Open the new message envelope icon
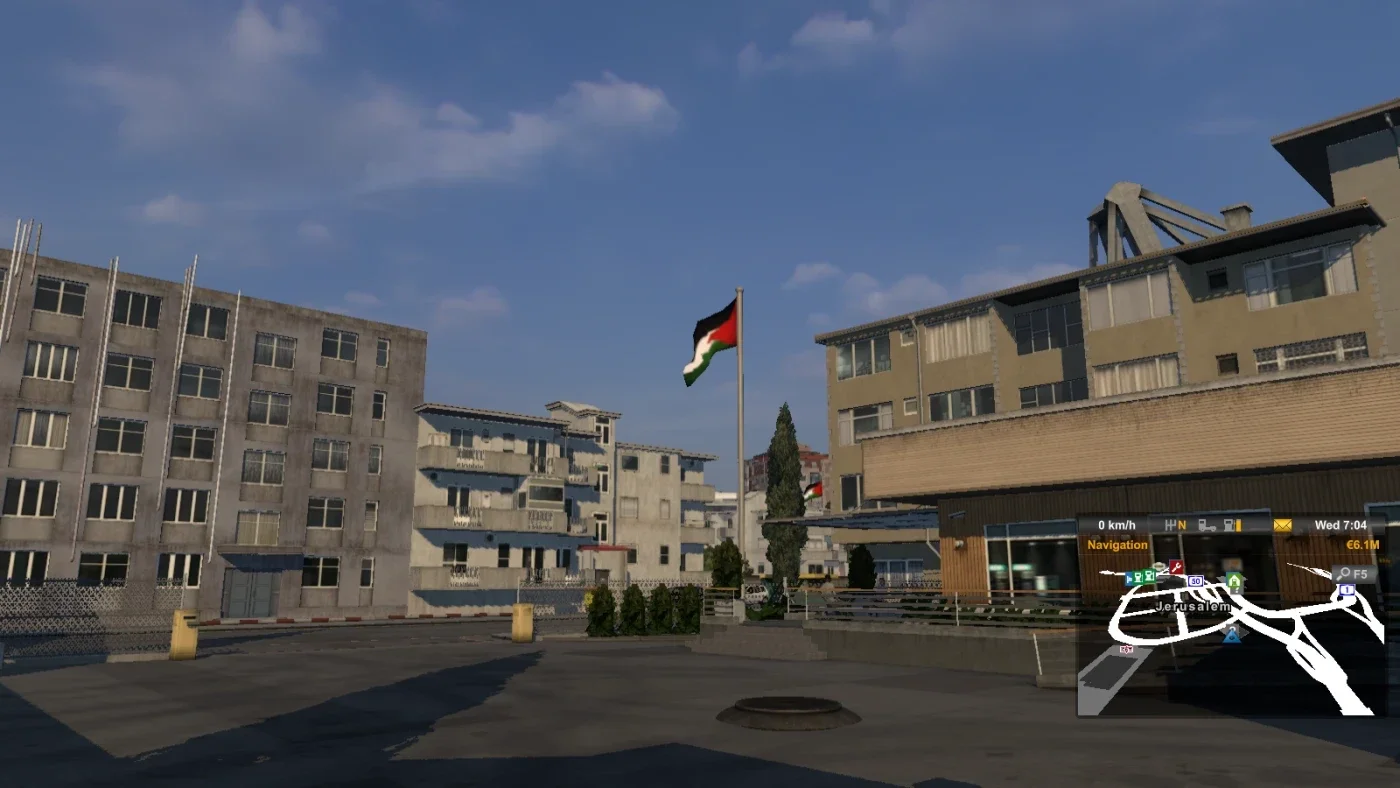The image size is (1400, 788). [1282, 524]
